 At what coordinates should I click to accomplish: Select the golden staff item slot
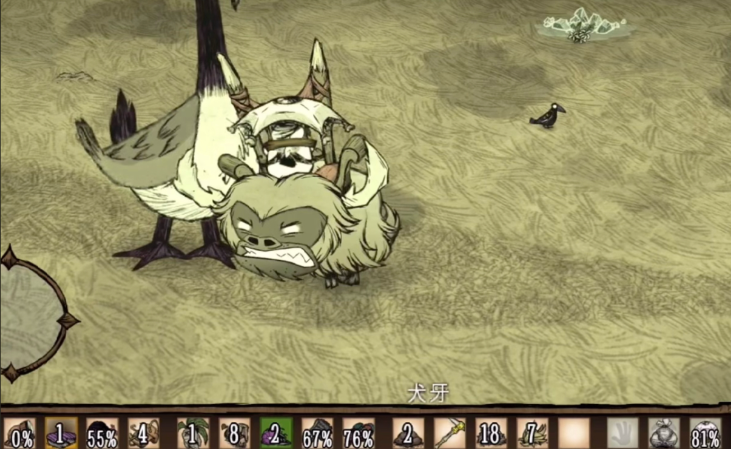[449, 434]
